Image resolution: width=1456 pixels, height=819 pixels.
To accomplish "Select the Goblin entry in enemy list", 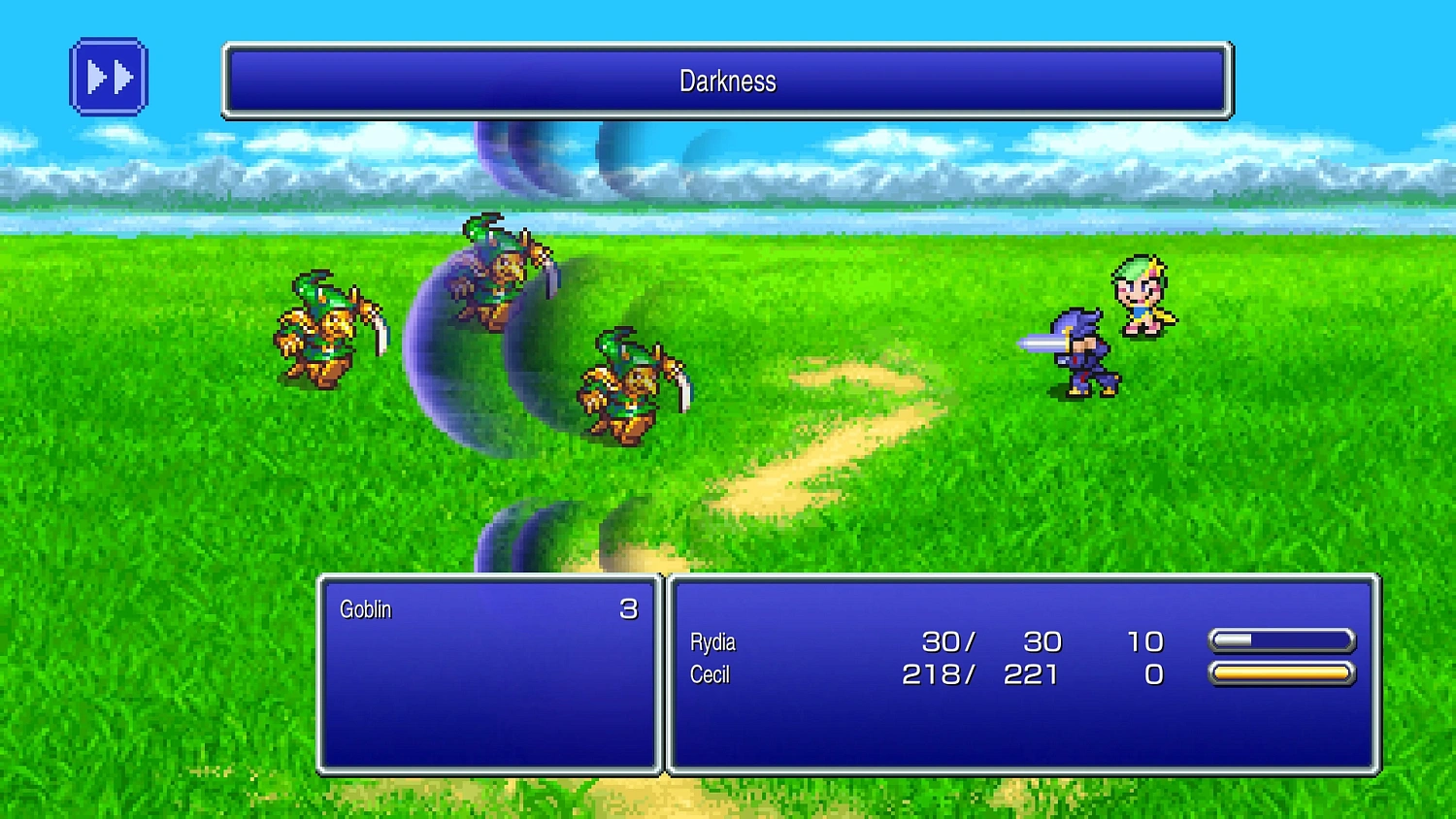I will (x=364, y=609).
